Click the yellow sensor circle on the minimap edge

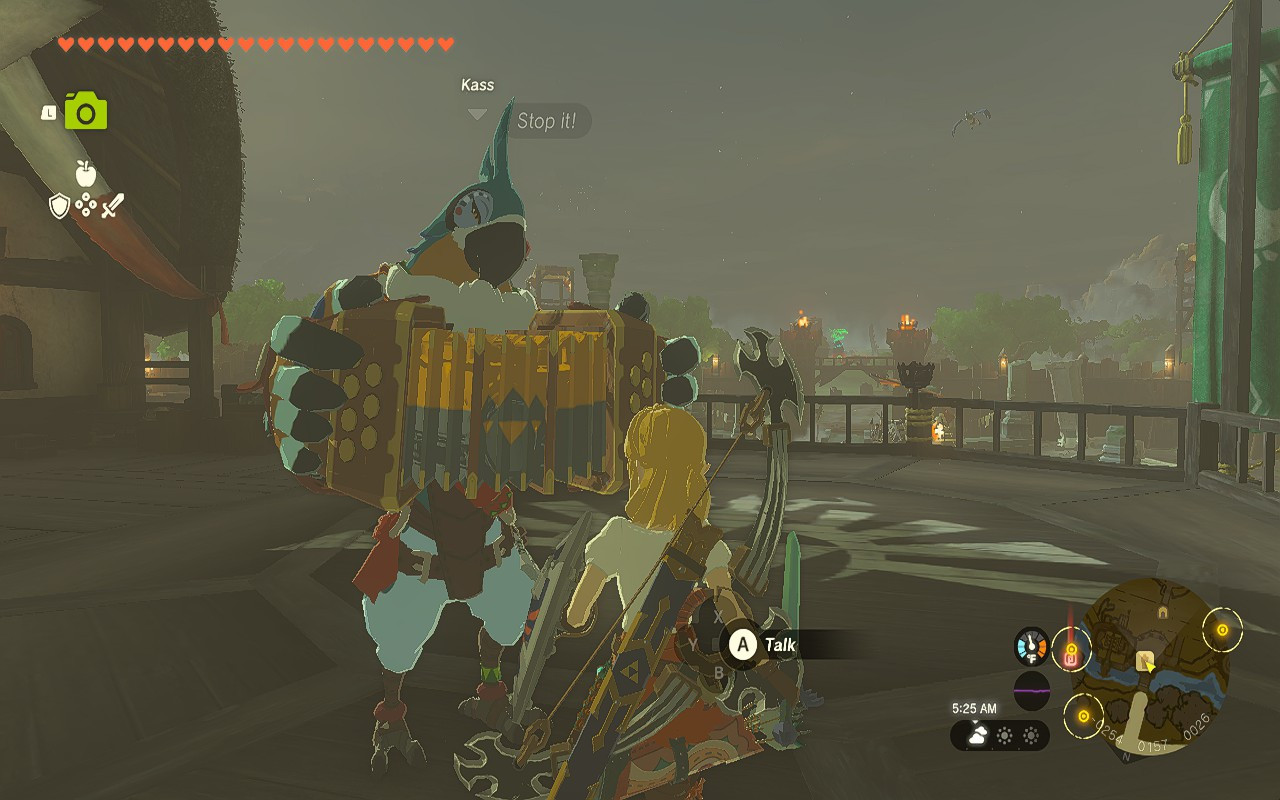pos(1221,631)
